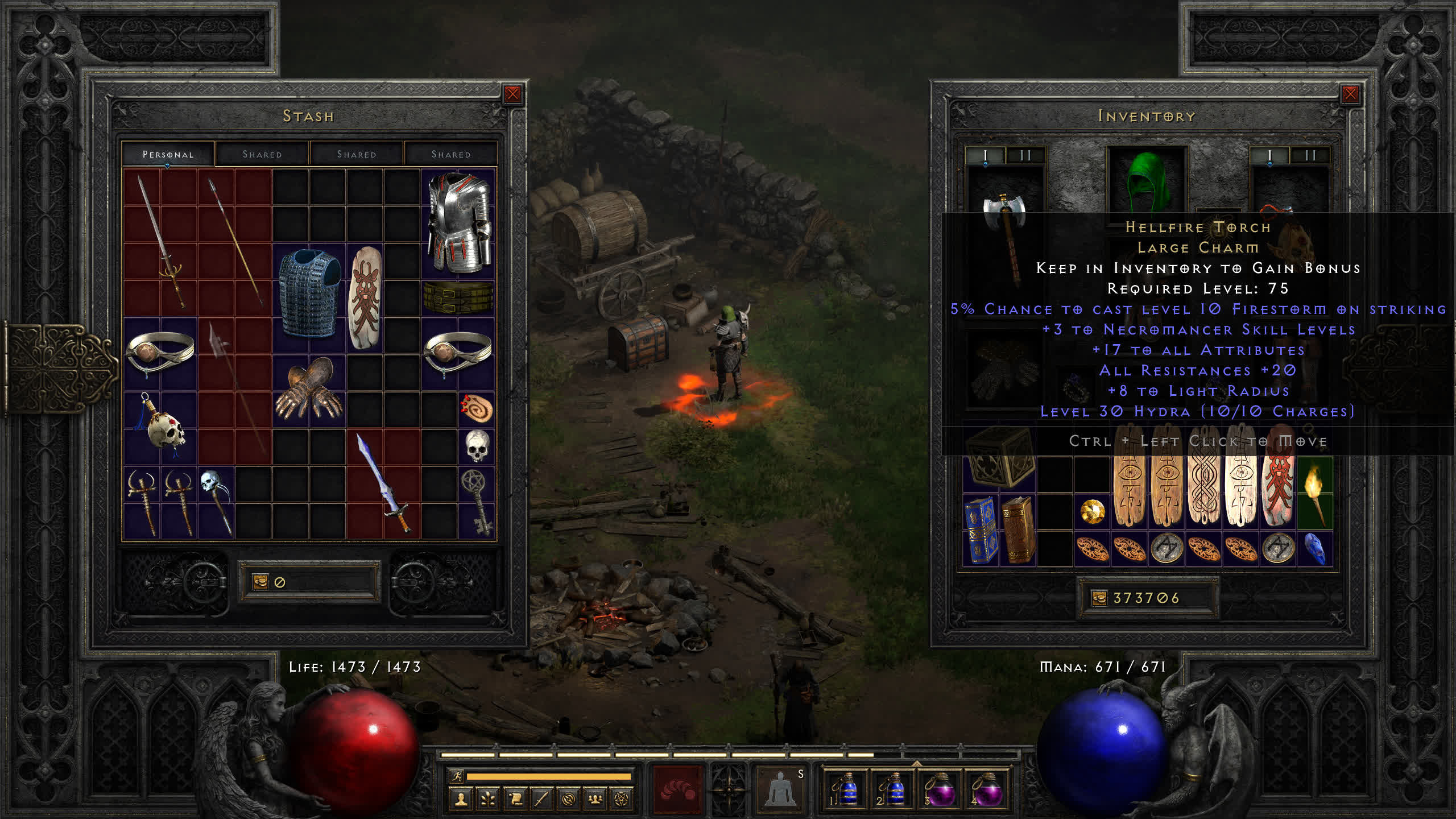
Task: Close the Stash panel
Action: click(x=512, y=94)
